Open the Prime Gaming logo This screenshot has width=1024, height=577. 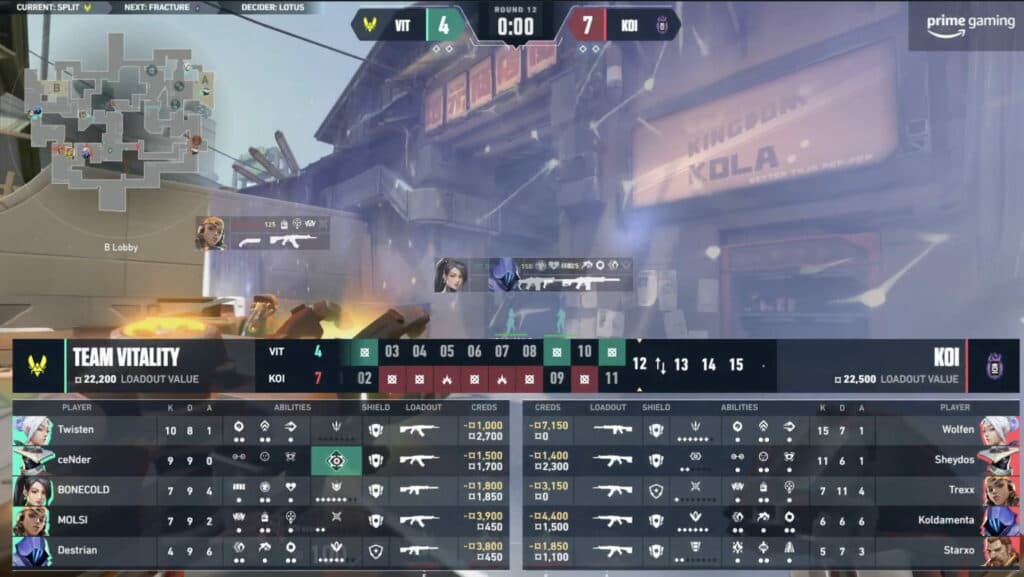965,26
